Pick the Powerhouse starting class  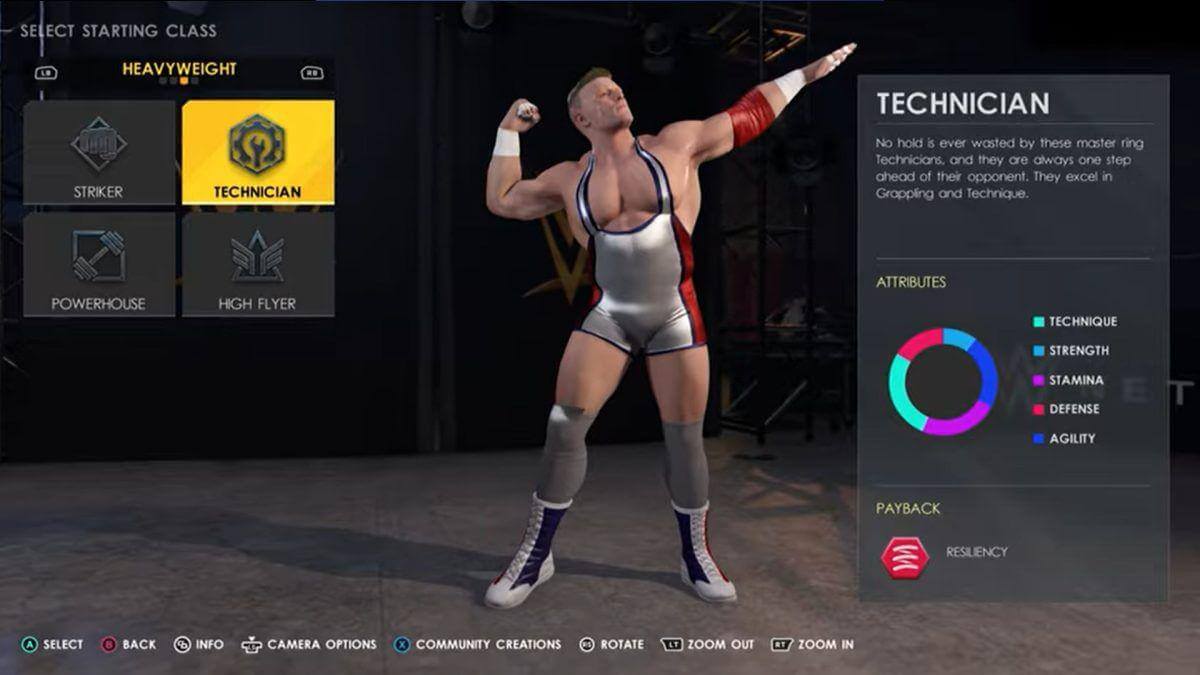[99, 264]
